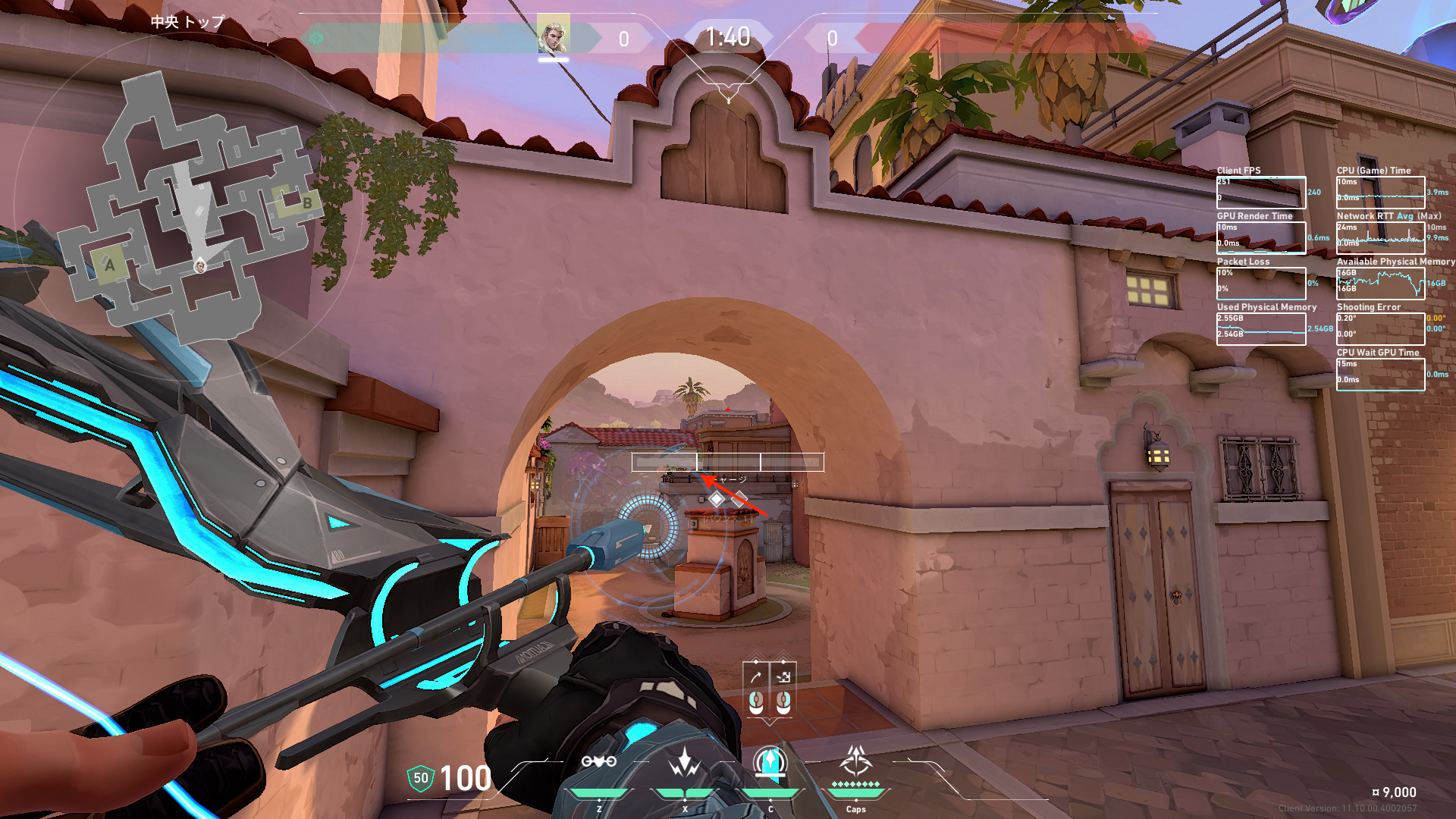The width and height of the screenshot is (1456, 819).
Task: Select the agent portrait in the top bar
Action: click(553, 36)
